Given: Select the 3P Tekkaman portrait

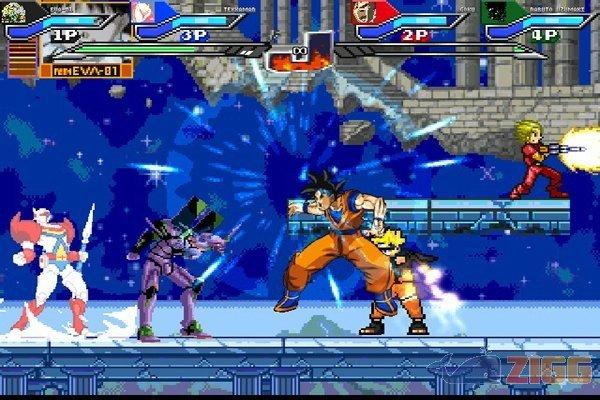Looking at the screenshot, I should (143, 11).
